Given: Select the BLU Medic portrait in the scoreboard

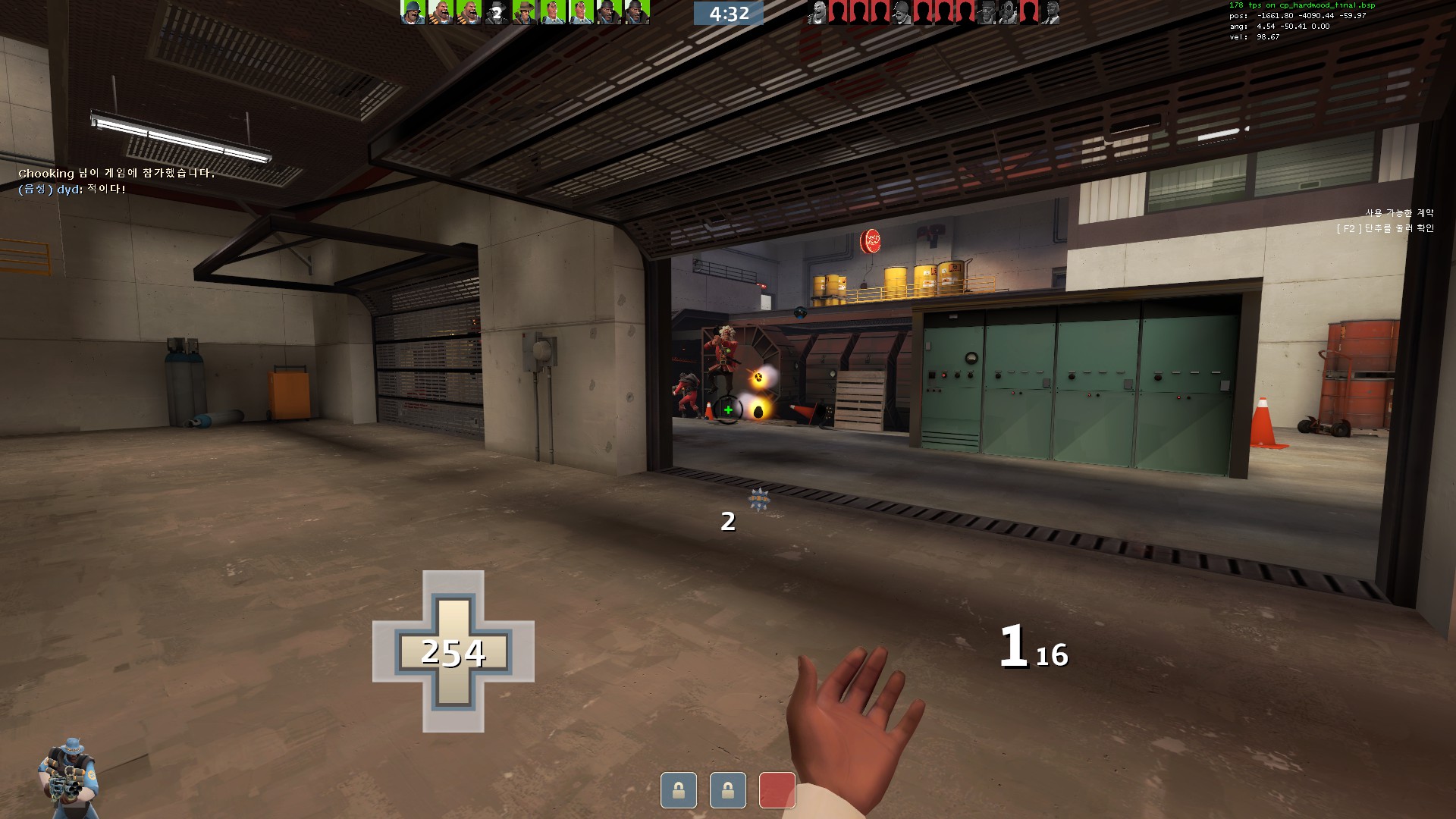Looking at the screenshot, I should coord(553,13).
